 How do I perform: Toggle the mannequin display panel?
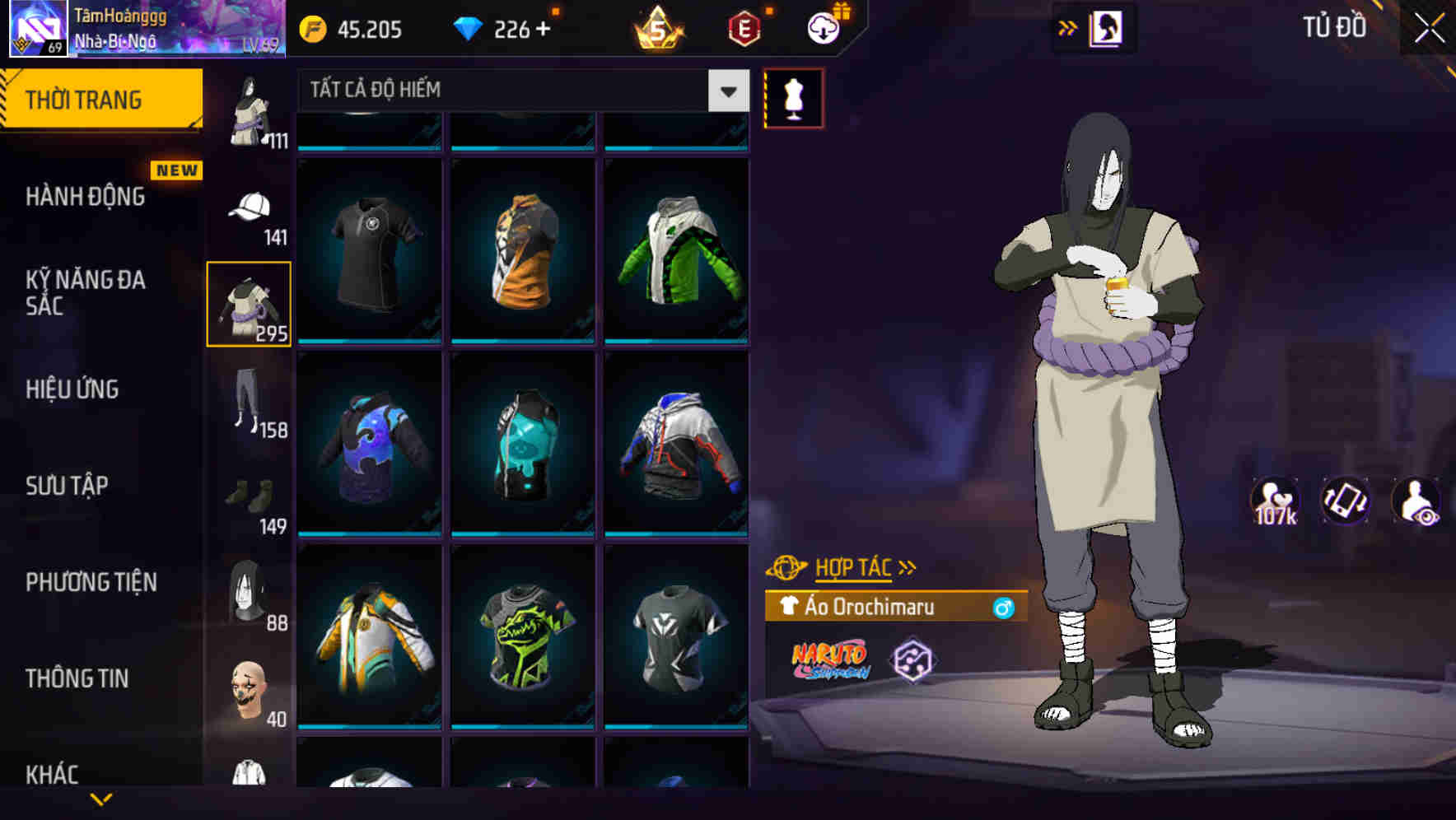tap(793, 97)
